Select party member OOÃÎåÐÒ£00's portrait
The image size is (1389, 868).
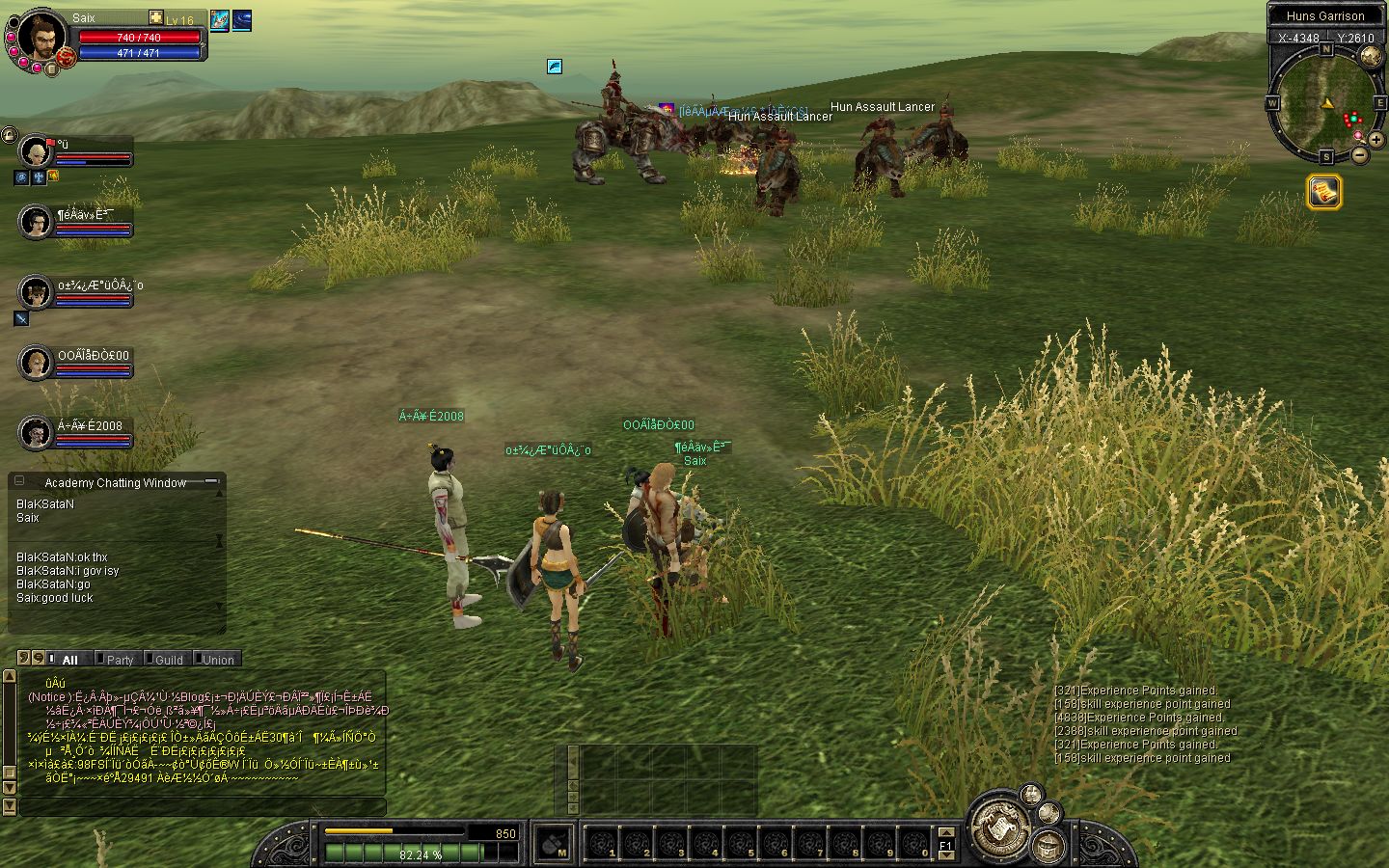pyautogui.click(x=37, y=363)
